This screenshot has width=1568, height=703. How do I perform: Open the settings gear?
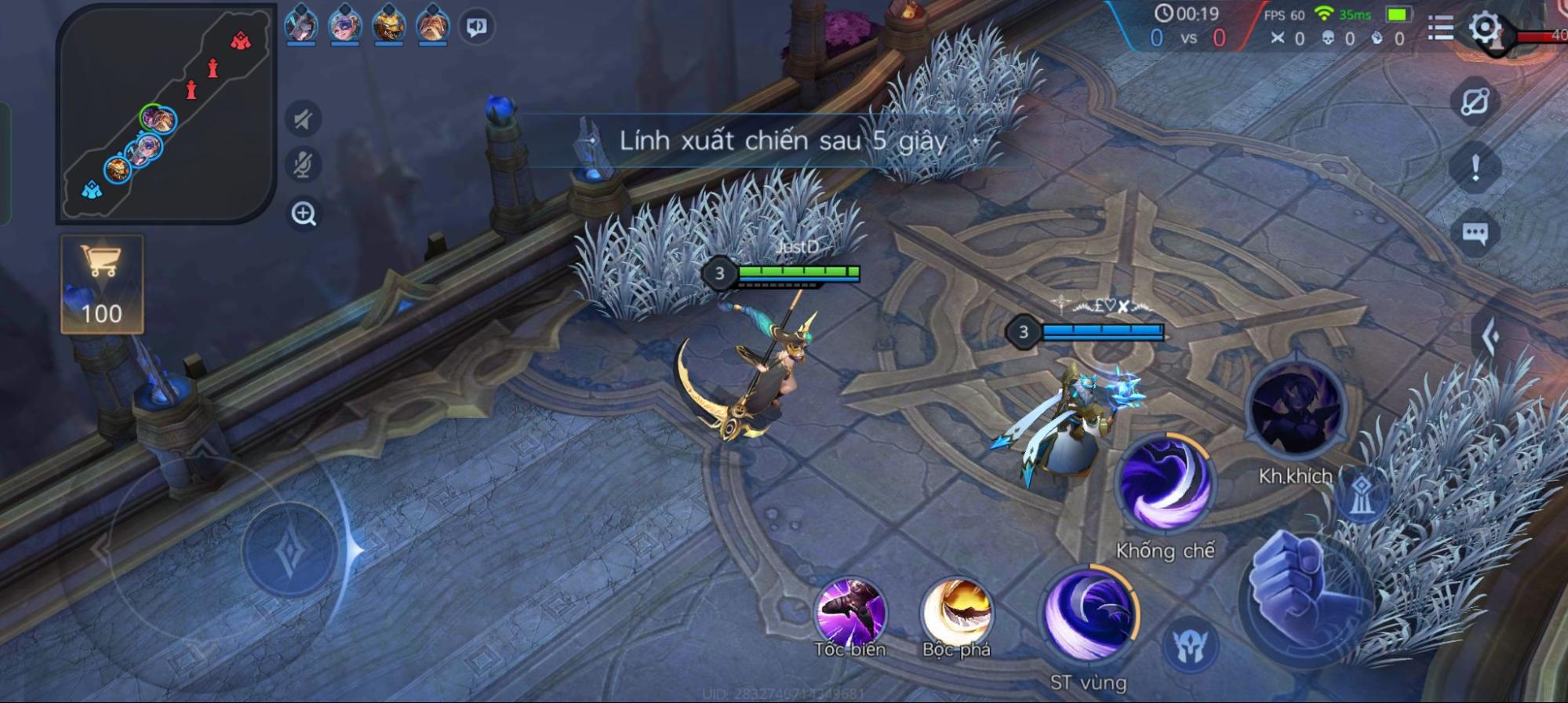tap(1484, 28)
